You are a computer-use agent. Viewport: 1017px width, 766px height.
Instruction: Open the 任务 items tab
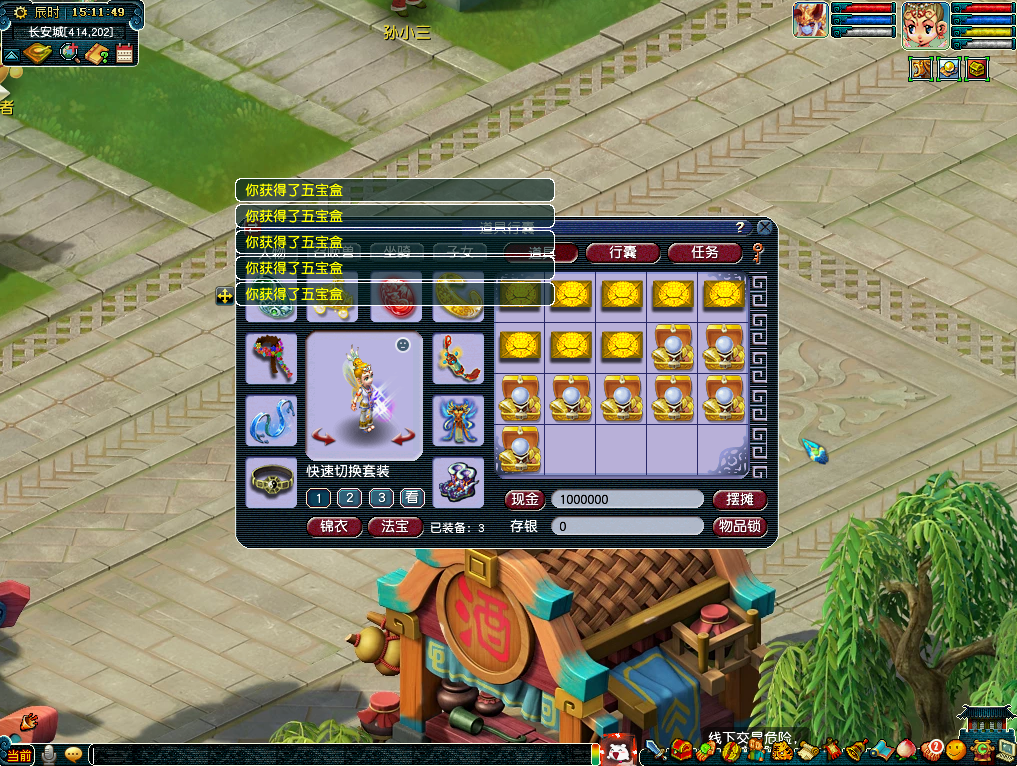click(x=705, y=252)
